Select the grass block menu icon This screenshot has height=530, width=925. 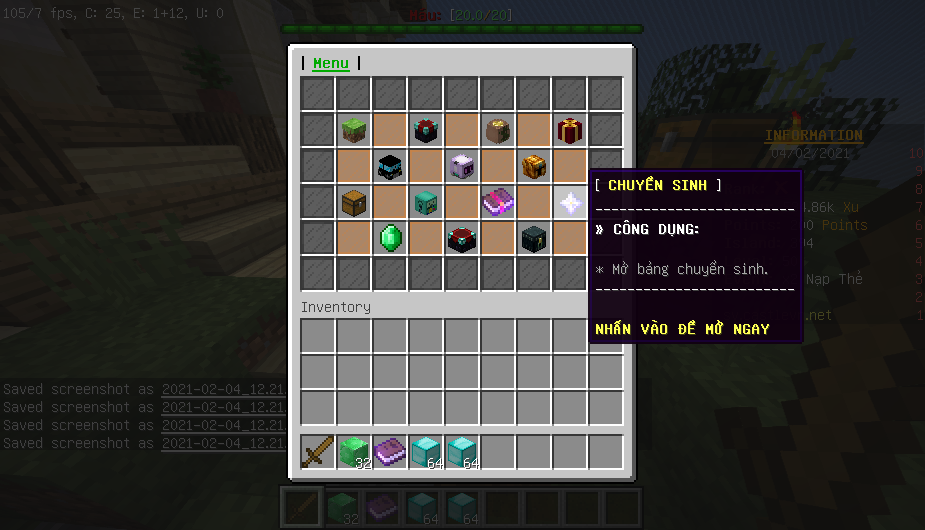pos(355,130)
